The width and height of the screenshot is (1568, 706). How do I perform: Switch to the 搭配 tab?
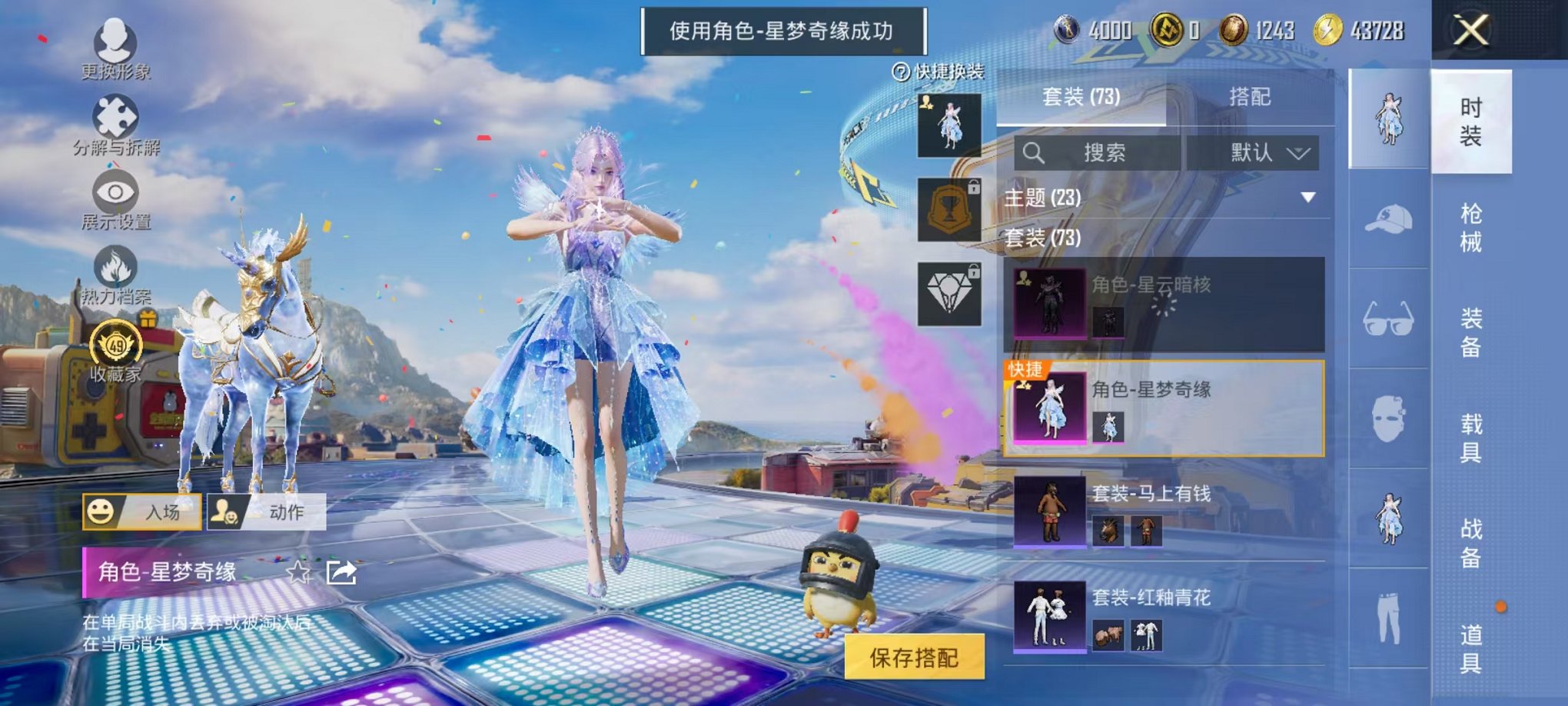[1251, 96]
